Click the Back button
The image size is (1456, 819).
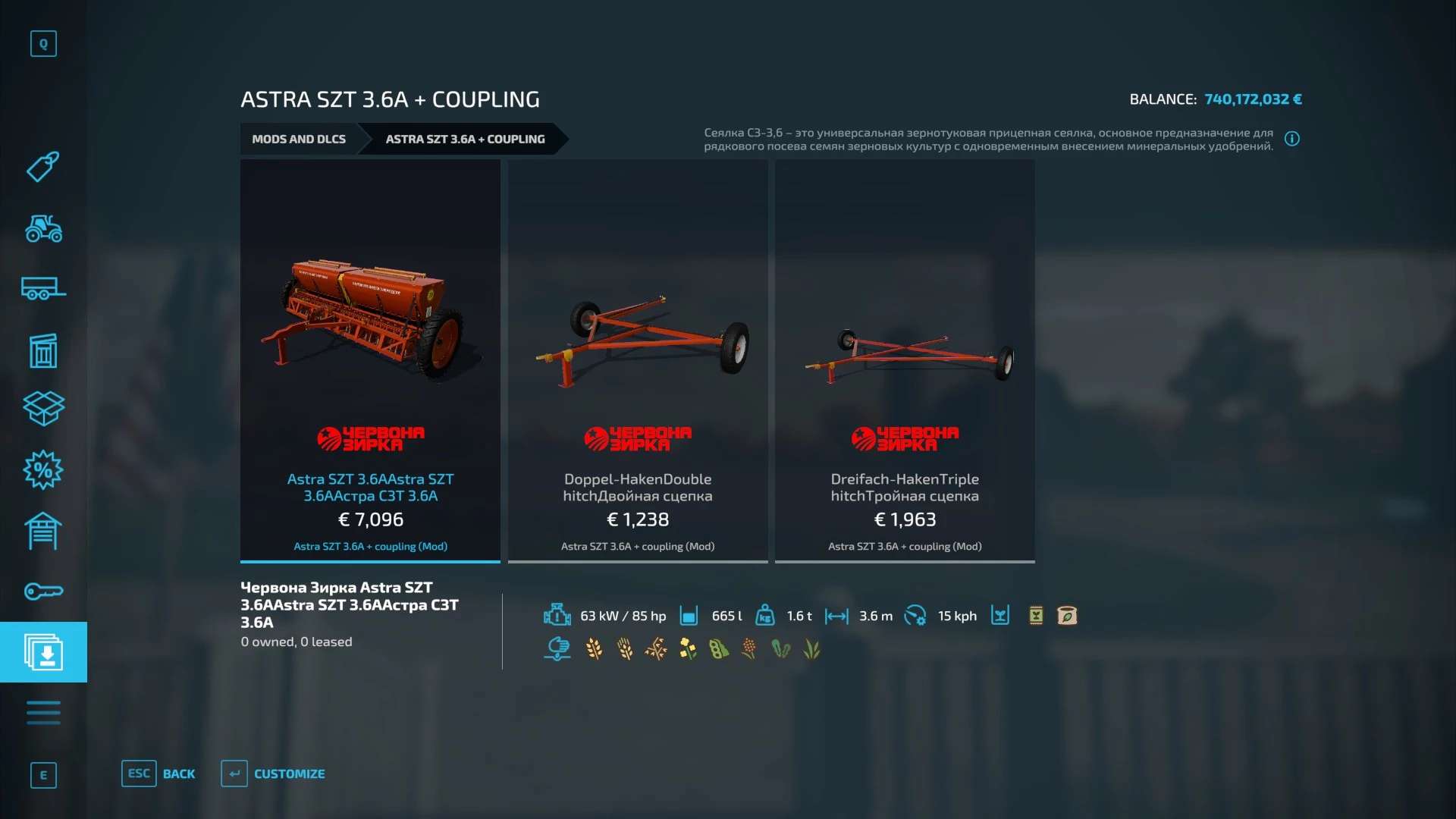pos(178,773)
